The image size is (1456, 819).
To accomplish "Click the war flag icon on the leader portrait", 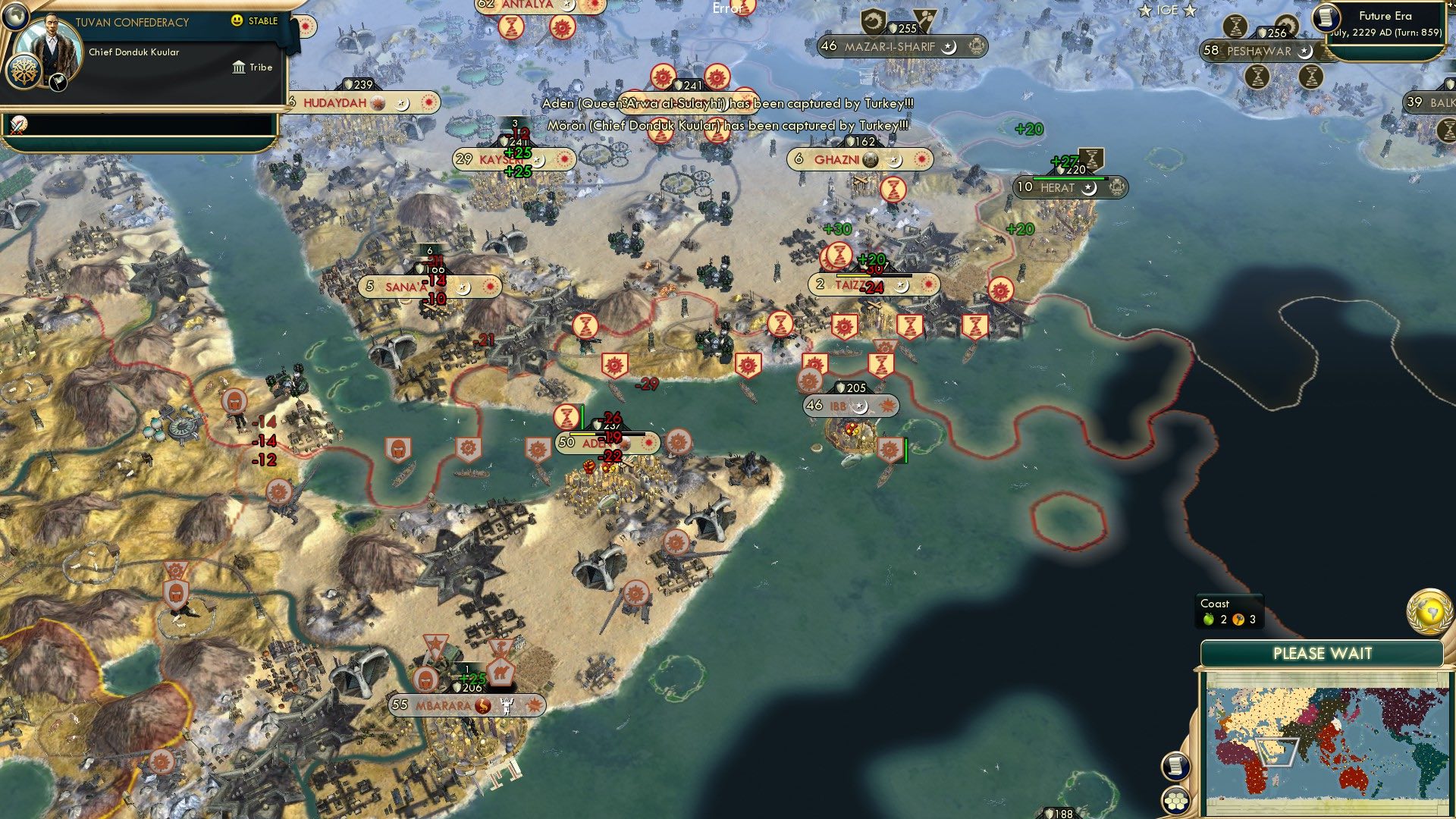I will point(58,83).
